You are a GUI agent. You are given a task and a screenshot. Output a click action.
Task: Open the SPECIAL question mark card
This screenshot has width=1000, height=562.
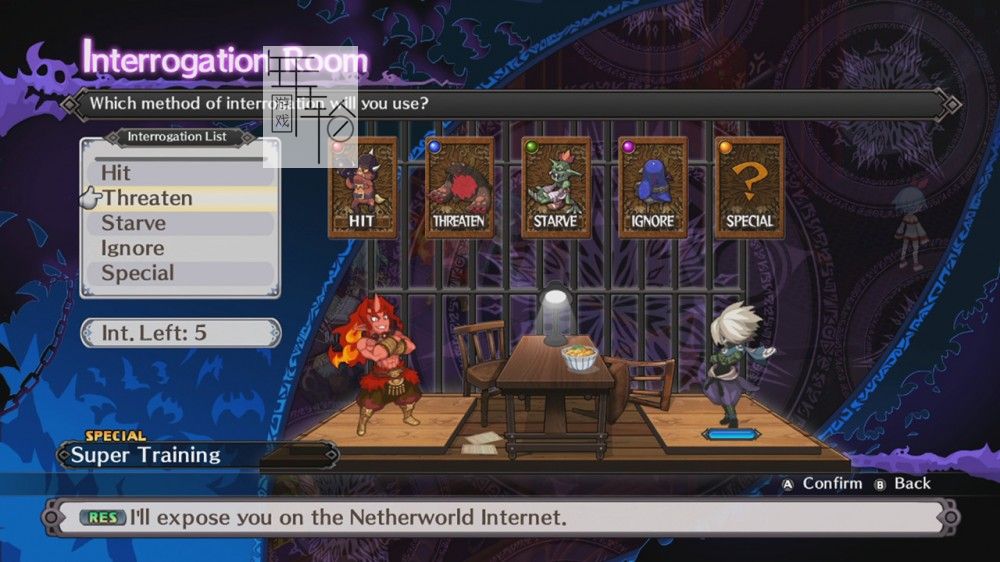pyautogui.click(x=749, y=188)
